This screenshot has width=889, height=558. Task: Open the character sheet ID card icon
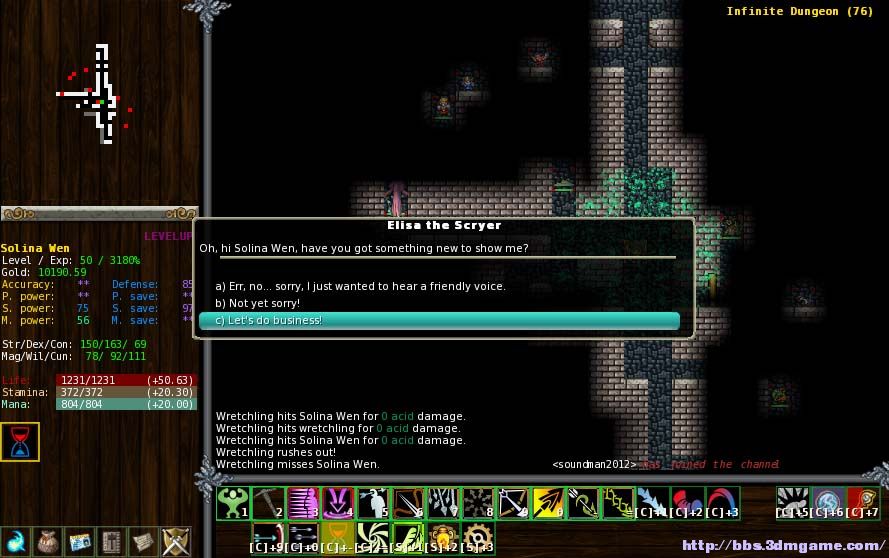80,541
